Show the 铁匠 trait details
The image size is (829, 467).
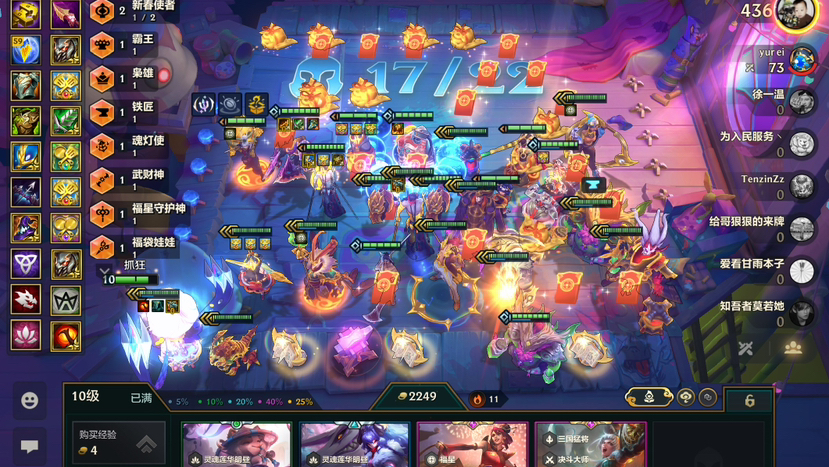pyautogui.click(x=135, y=110)
